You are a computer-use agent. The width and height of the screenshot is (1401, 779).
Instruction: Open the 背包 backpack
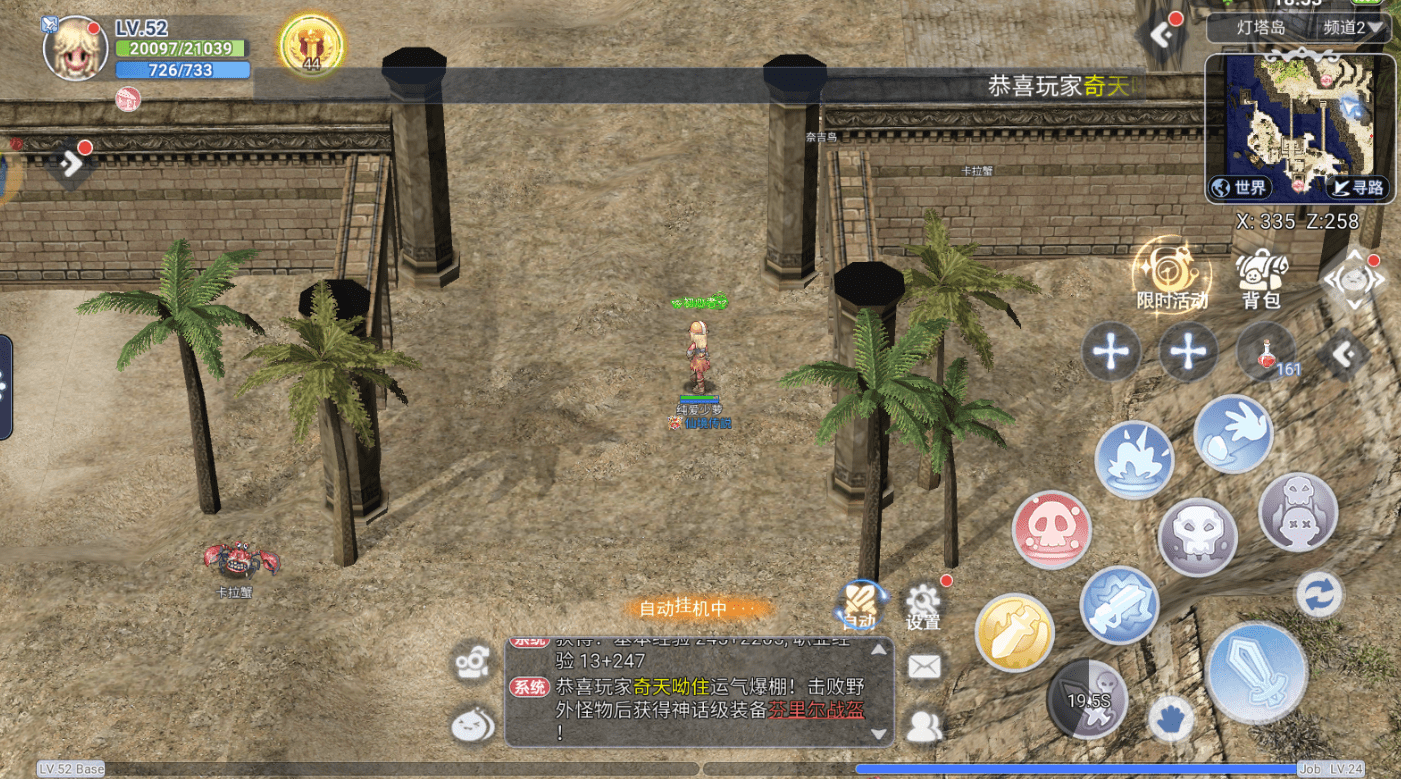pos(1262,278)
